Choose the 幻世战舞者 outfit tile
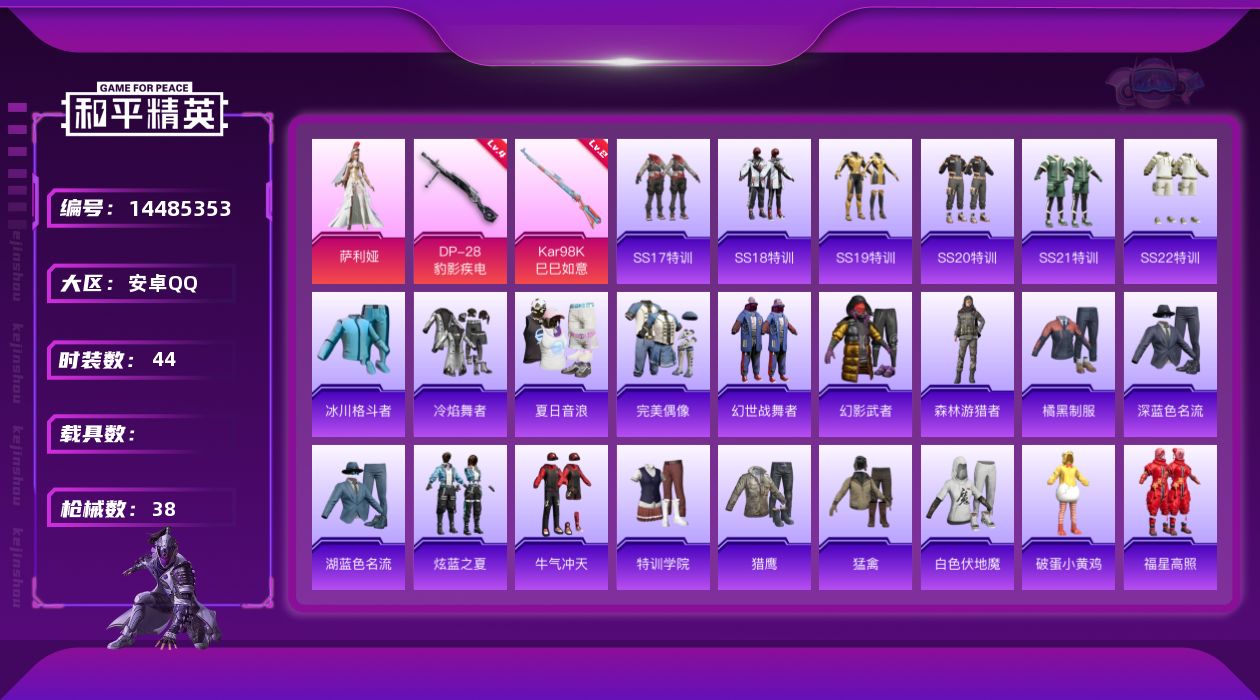Viewport: 1260px width, 700px height. pos(764,363)
